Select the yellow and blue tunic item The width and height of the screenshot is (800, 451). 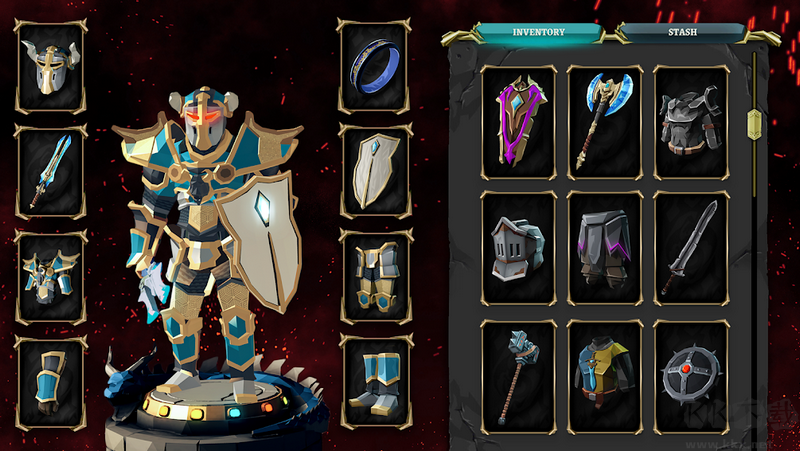[x=605, y=375]
